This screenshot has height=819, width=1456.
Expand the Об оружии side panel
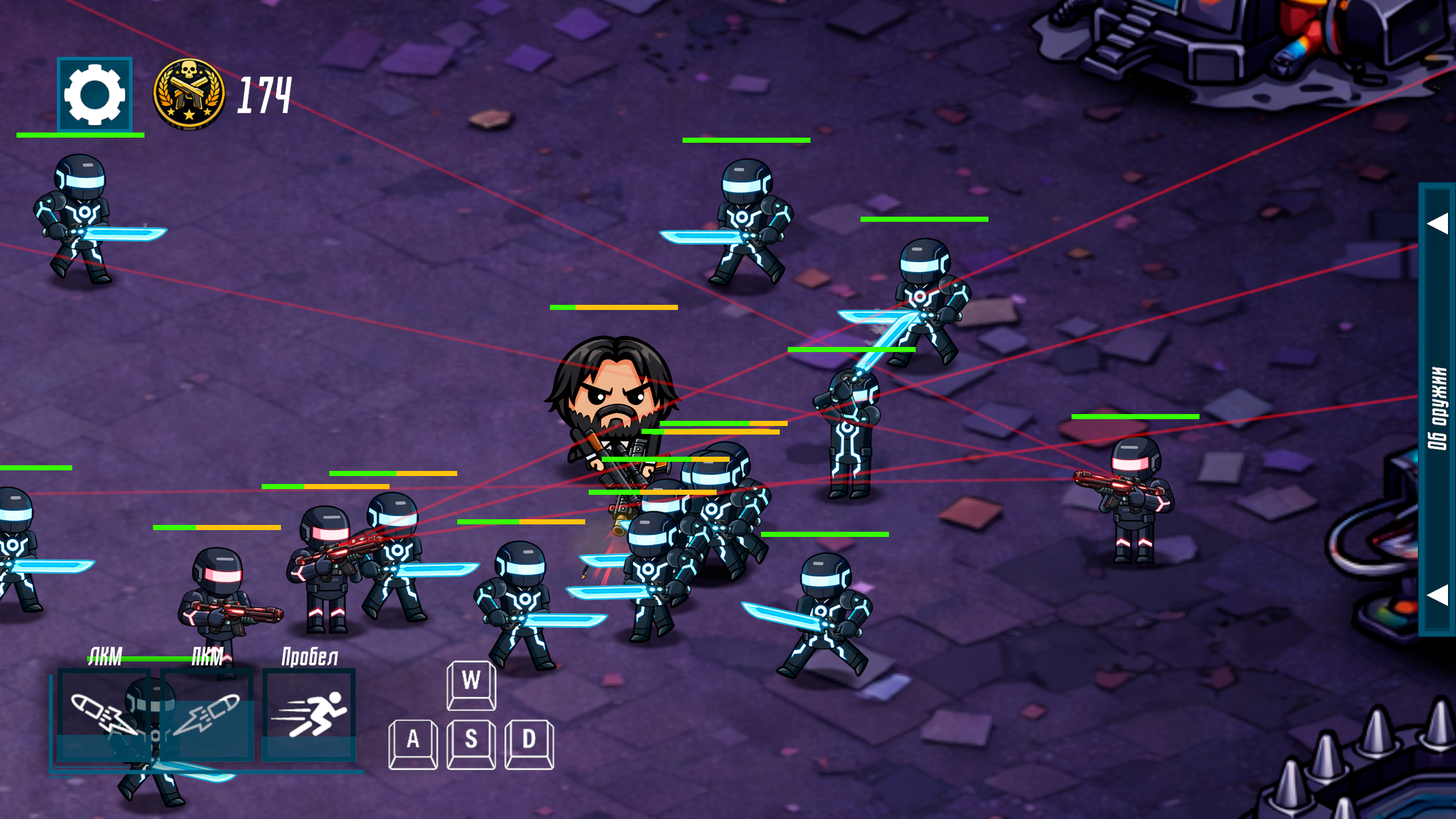click(1437, 408)
